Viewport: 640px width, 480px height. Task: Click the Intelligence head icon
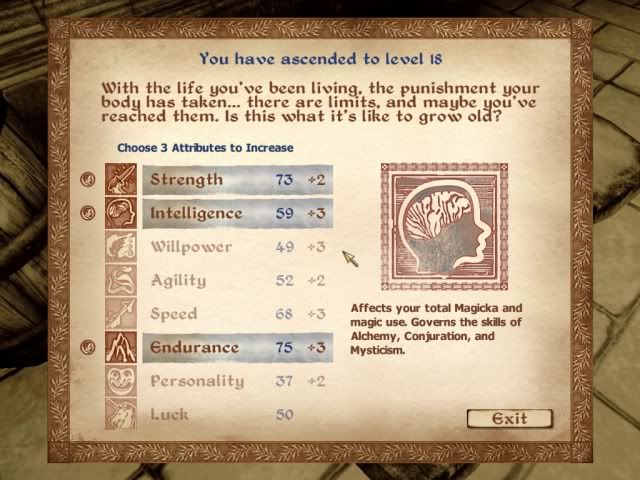pos(121,213)
